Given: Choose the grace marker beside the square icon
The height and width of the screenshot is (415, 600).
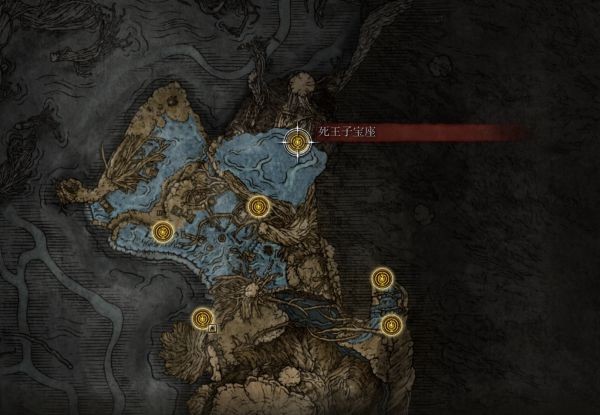Looking at the screenshot, I should [201, 318].
